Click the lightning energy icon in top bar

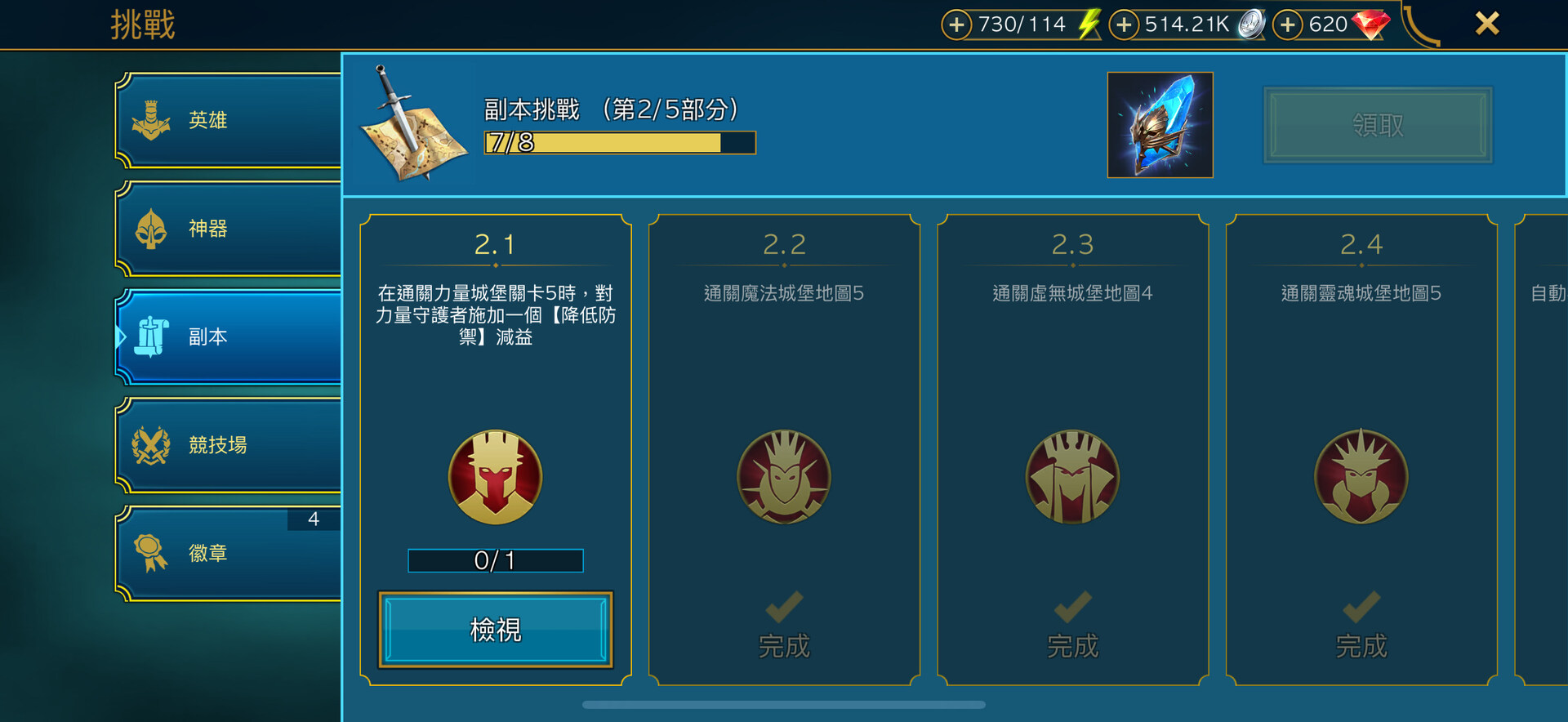tap(1086, 24)
